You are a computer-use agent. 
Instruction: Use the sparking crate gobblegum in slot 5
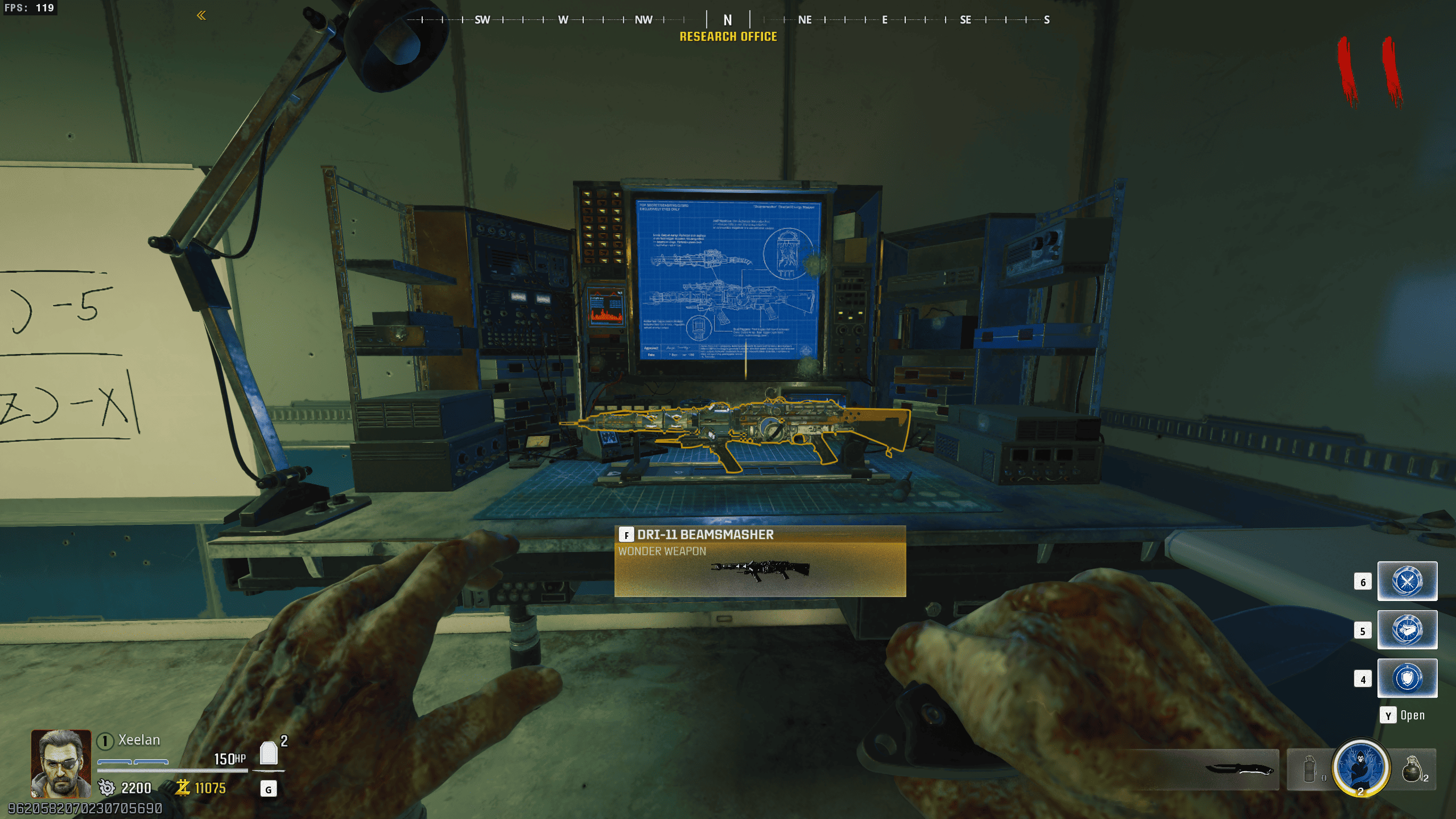click(1406, 629)
